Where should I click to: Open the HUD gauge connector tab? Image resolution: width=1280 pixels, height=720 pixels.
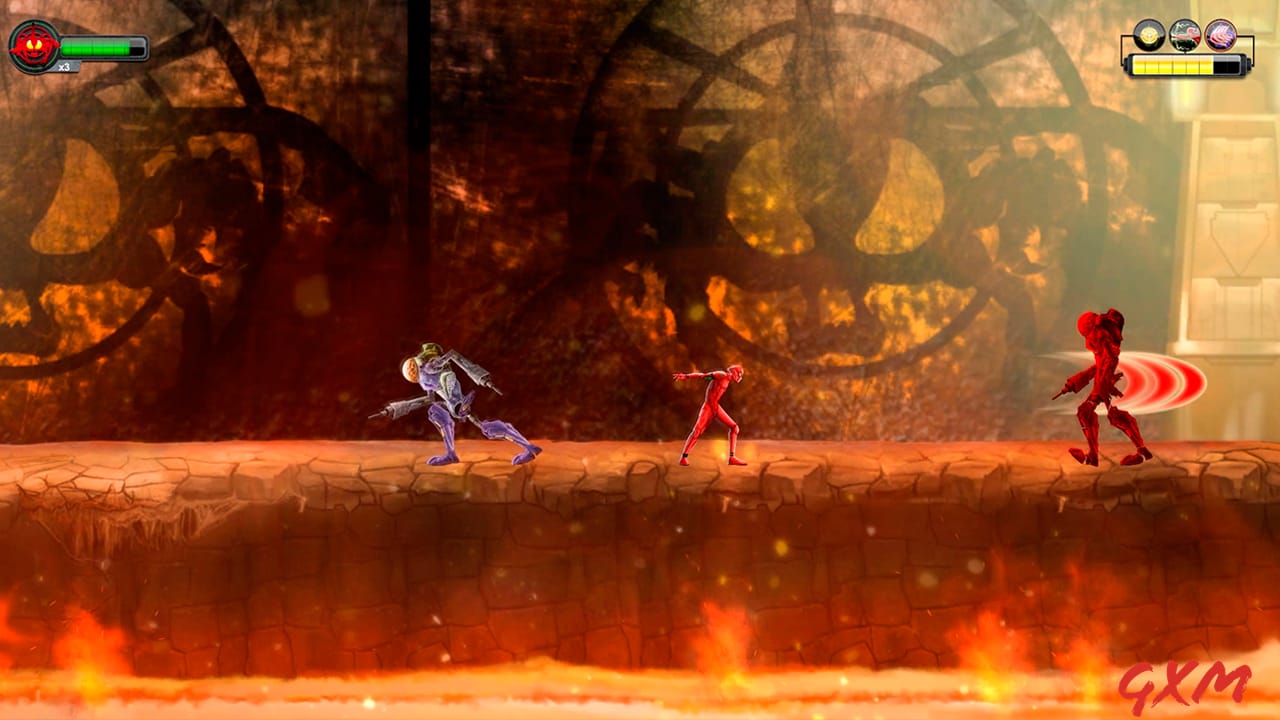[x=1186, y=50]
